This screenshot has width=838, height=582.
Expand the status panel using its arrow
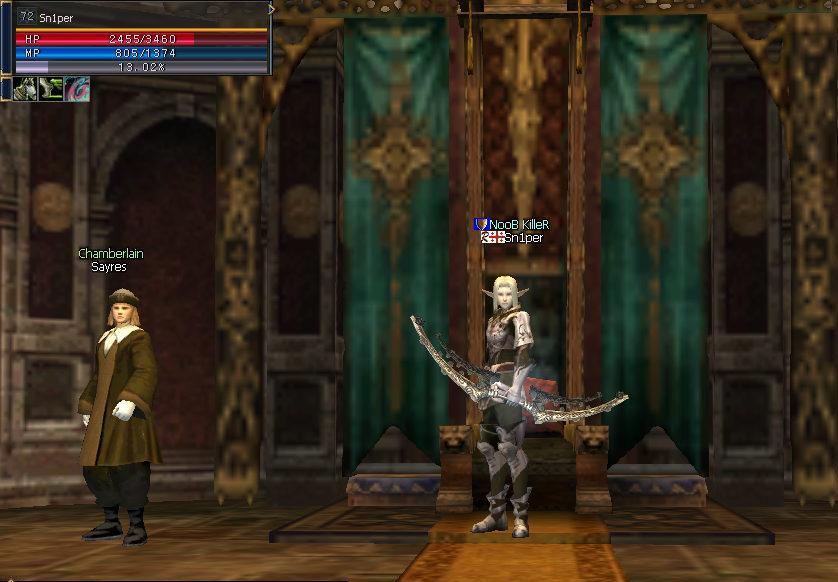tap(271, 9)
